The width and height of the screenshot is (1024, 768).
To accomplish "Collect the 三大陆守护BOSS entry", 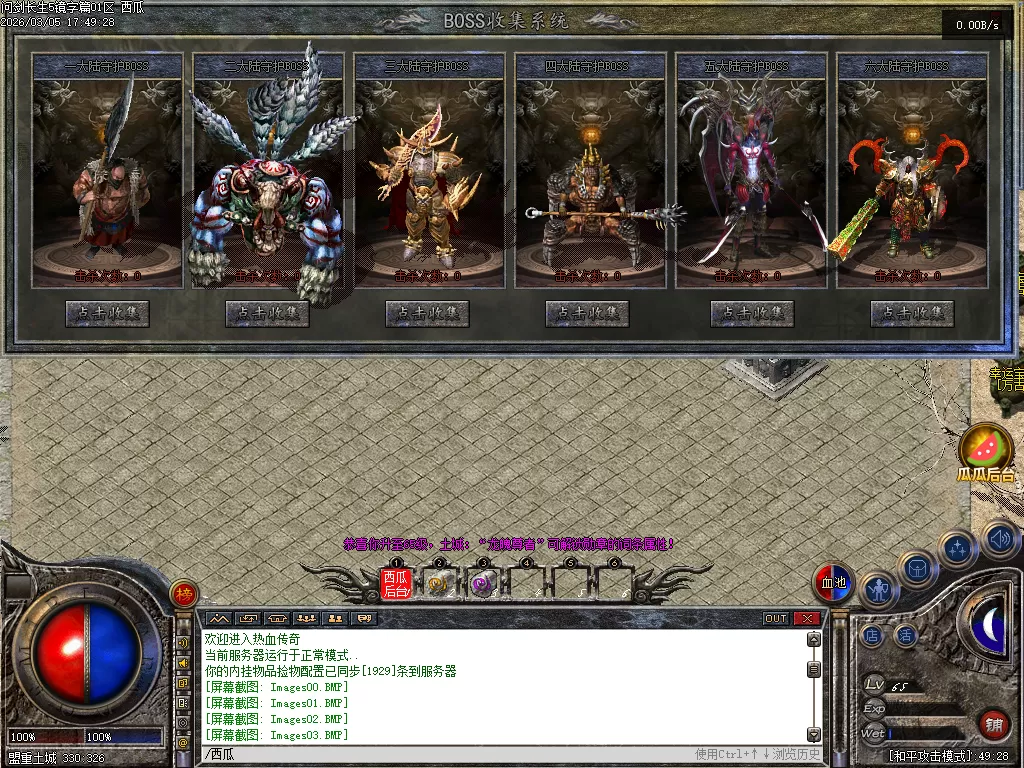I will (427, 313).
